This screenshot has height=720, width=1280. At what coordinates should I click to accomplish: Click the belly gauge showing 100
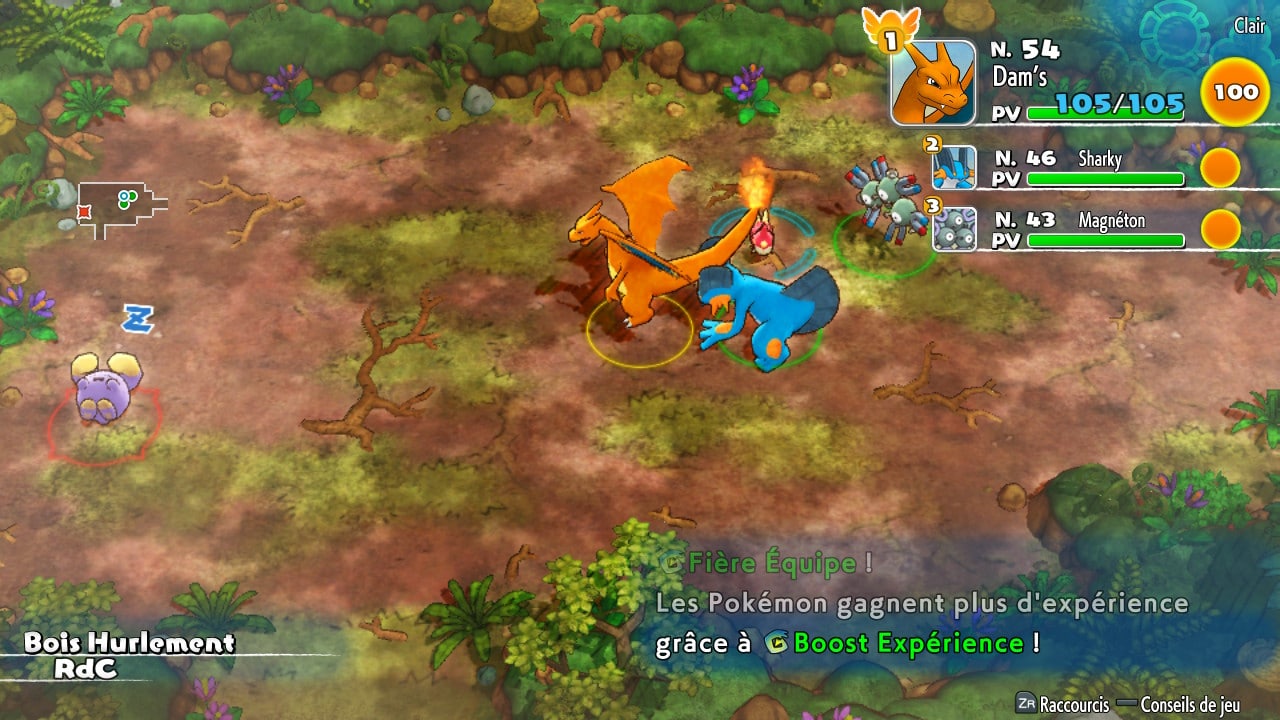point(1236,92)
